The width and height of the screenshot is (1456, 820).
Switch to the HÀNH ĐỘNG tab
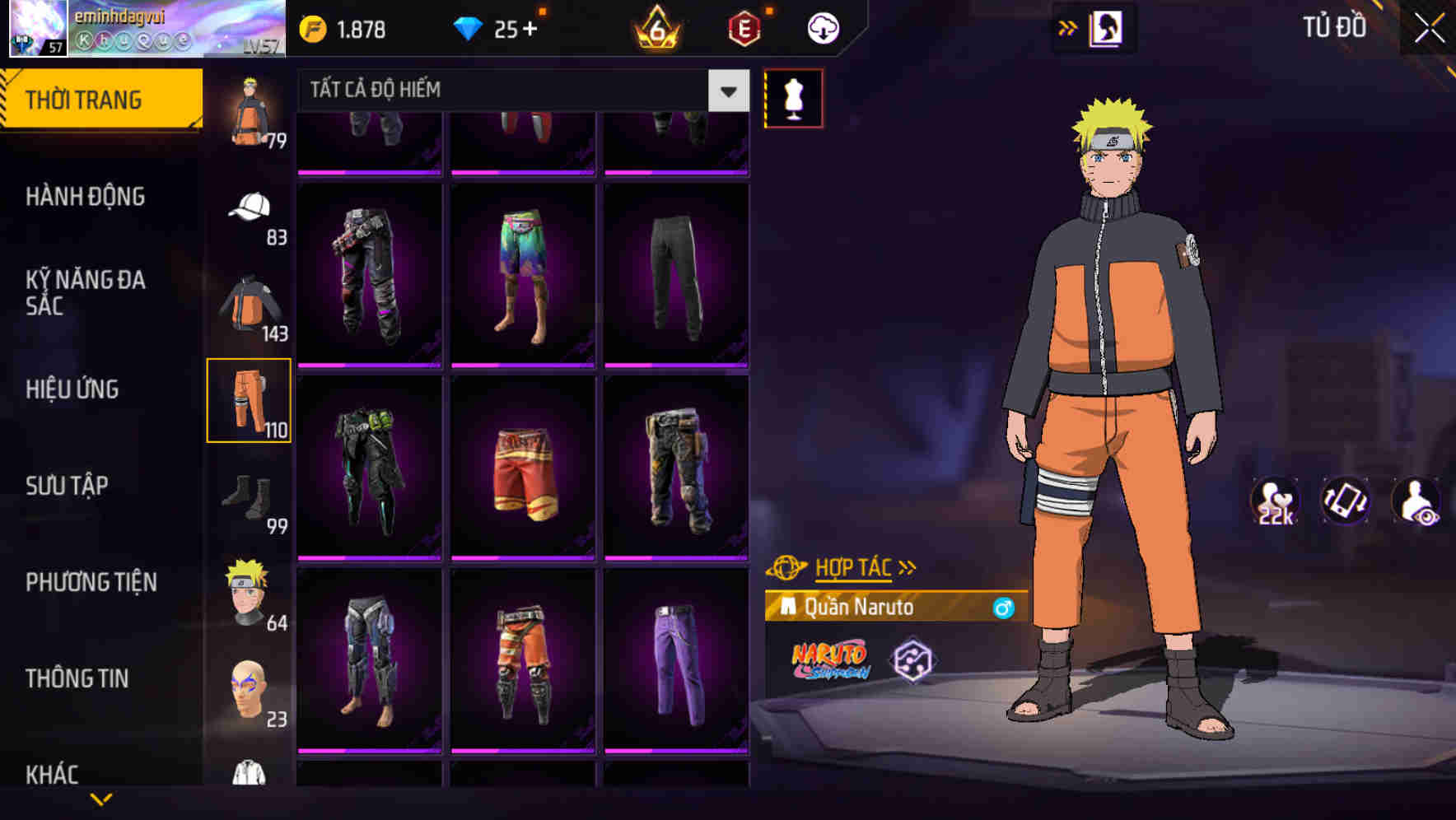tap(86, 196)
